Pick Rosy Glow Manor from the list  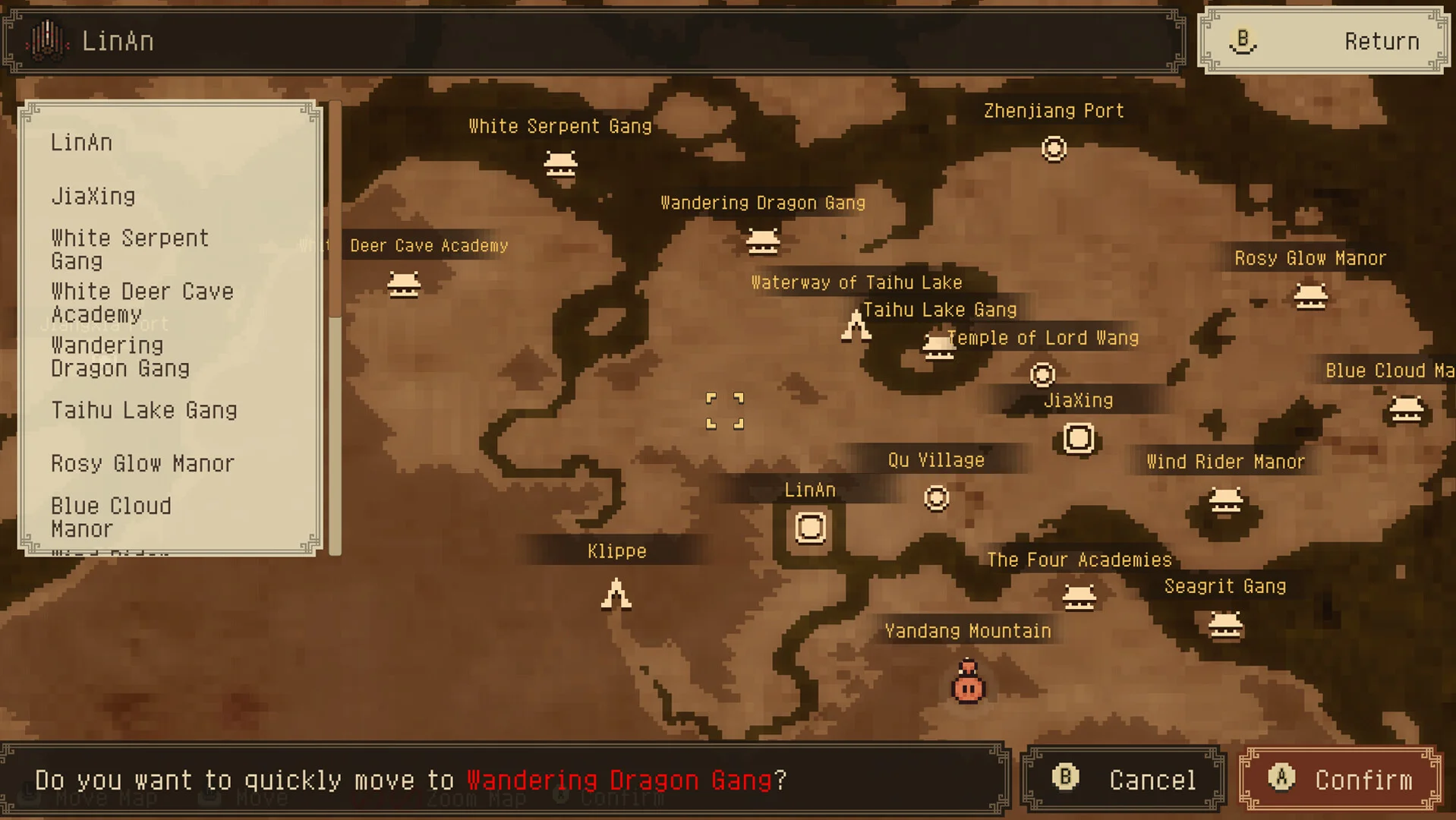(x=143, y=464)
